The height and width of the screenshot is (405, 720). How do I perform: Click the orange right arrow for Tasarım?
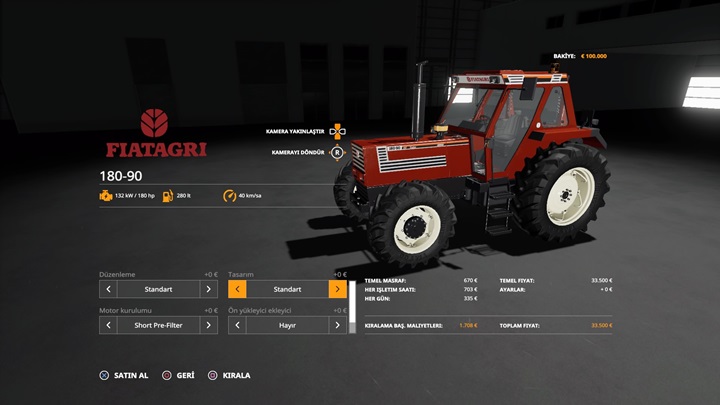338,289
